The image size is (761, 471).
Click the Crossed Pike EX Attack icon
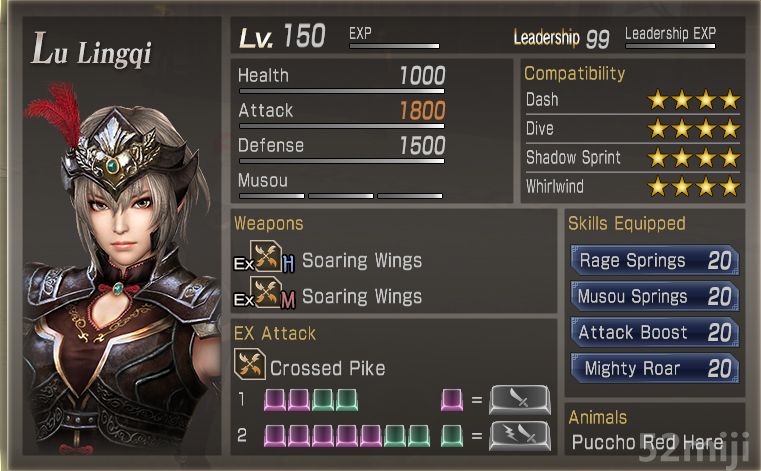coord(250,367)
